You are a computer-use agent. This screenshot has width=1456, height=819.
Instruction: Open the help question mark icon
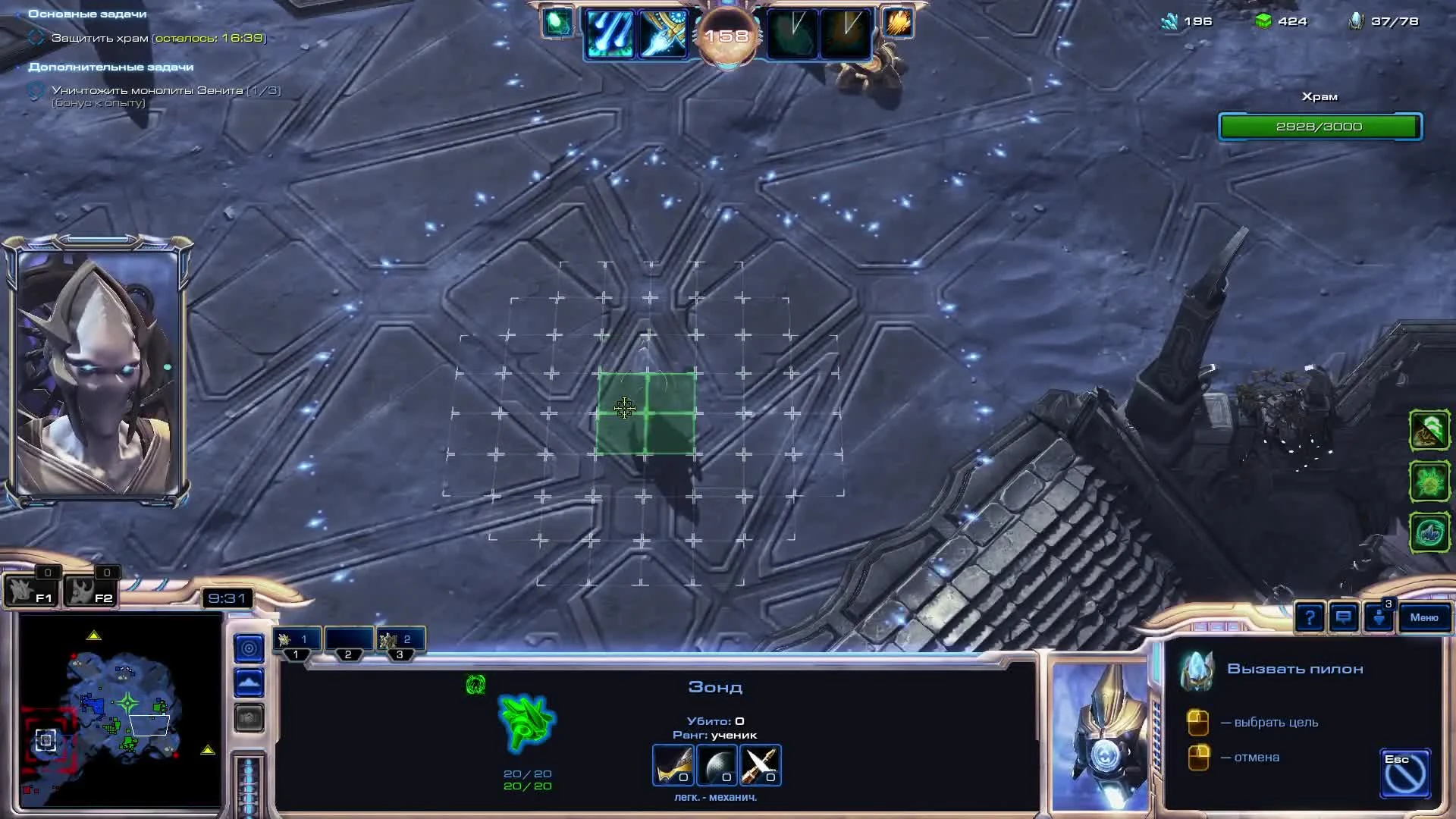[1310, 617]
